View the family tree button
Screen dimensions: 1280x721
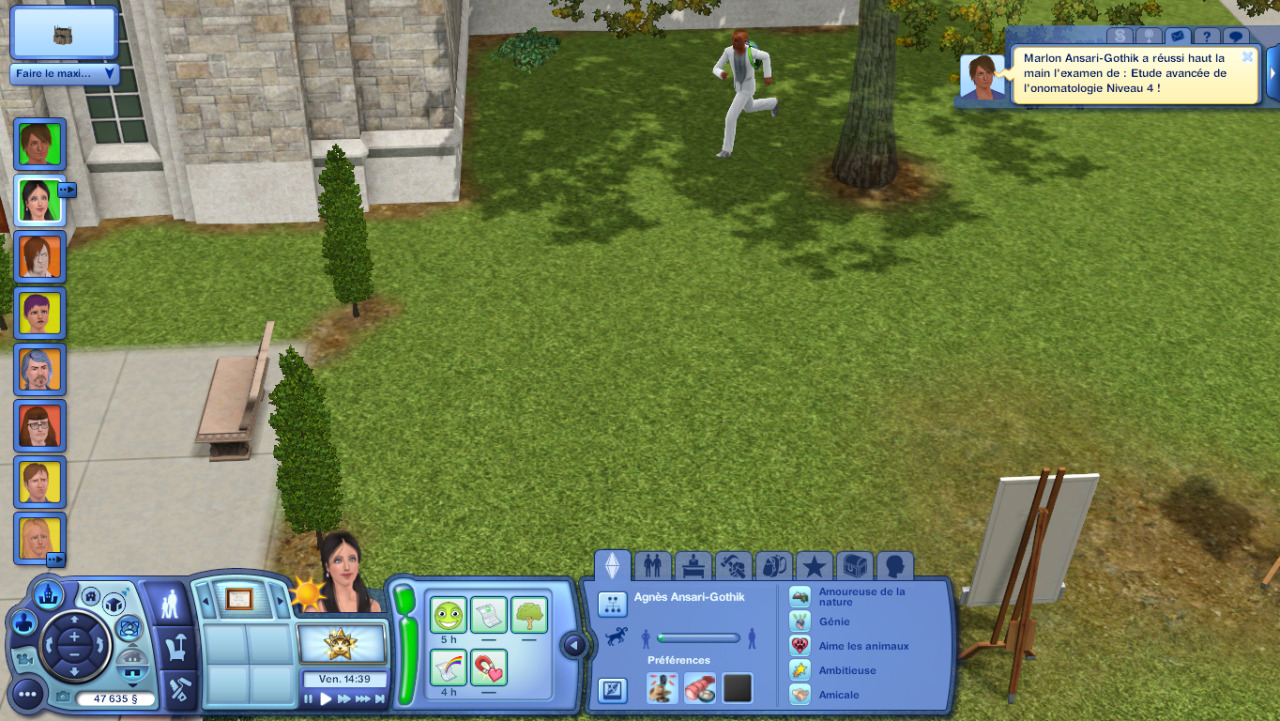coord(612,604)
